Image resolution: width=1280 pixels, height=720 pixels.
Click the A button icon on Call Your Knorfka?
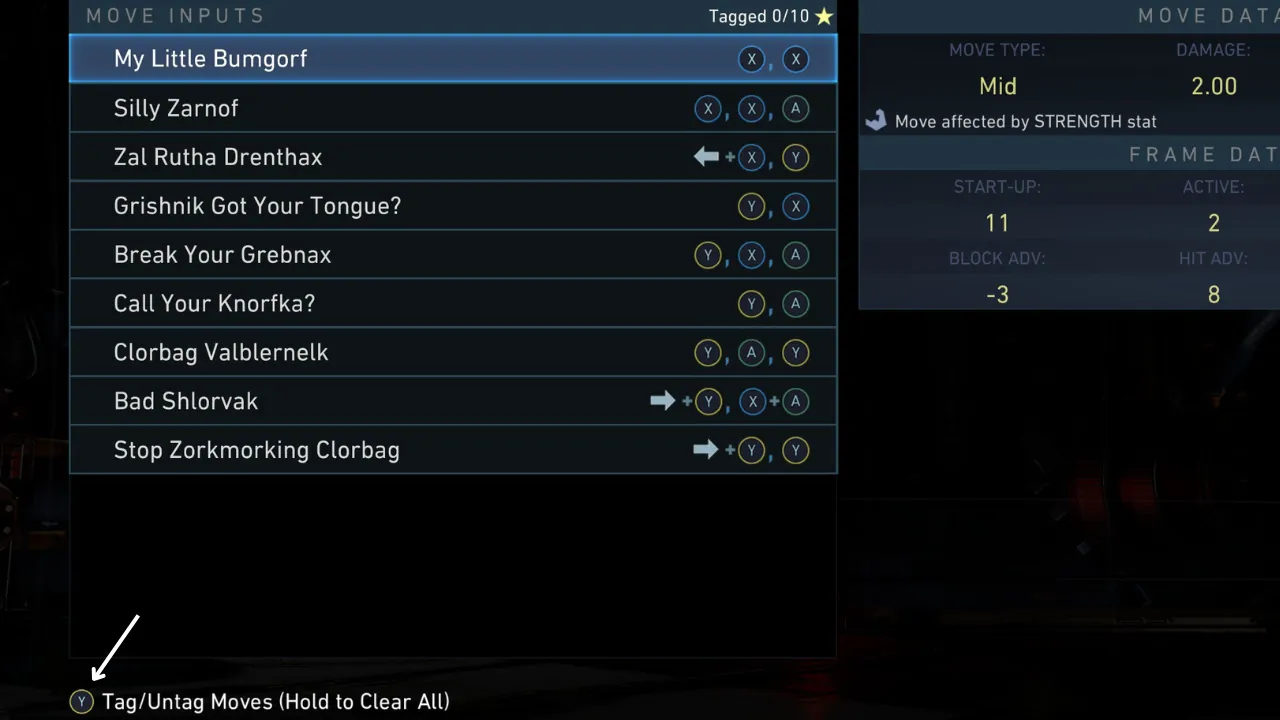point(795,303)
